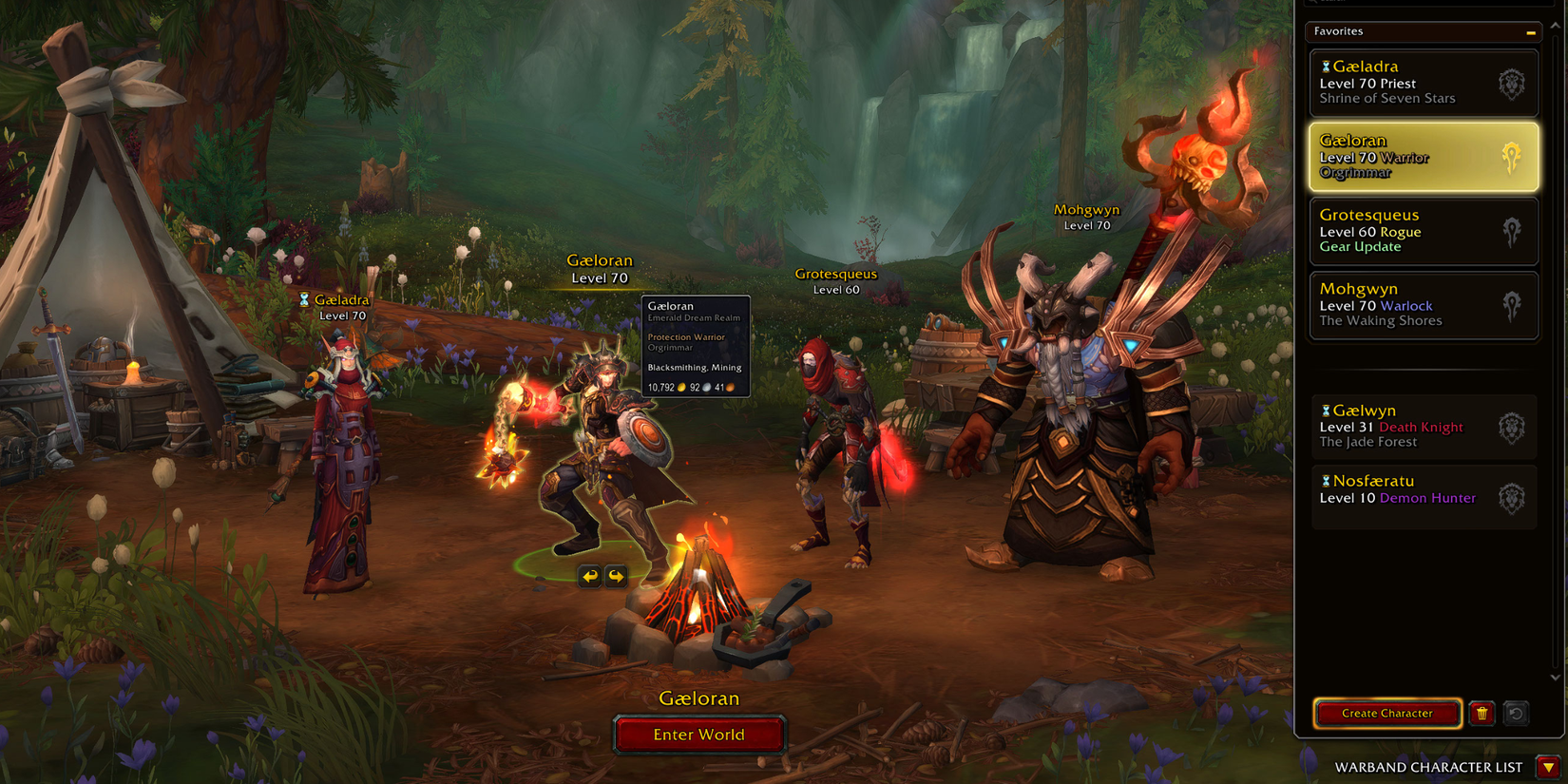1568x784 pixels.
Task: Click the Alliance crest on Gæladra's card
Action: point(1513,83)
